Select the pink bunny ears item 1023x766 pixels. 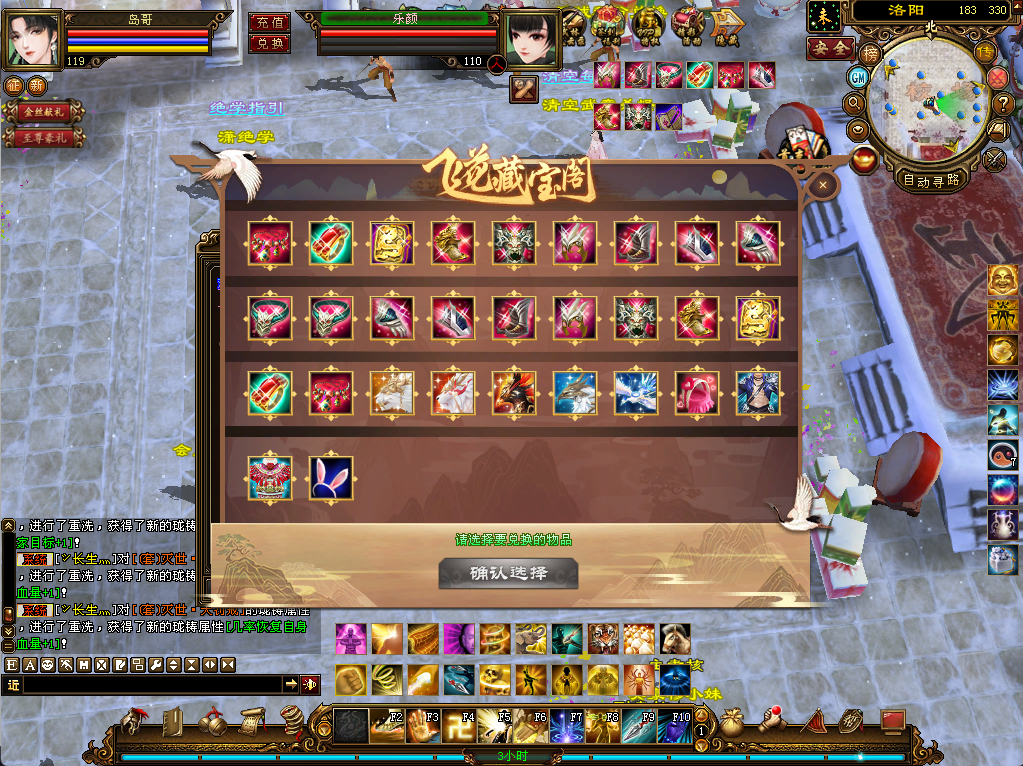tap(330, 478)
